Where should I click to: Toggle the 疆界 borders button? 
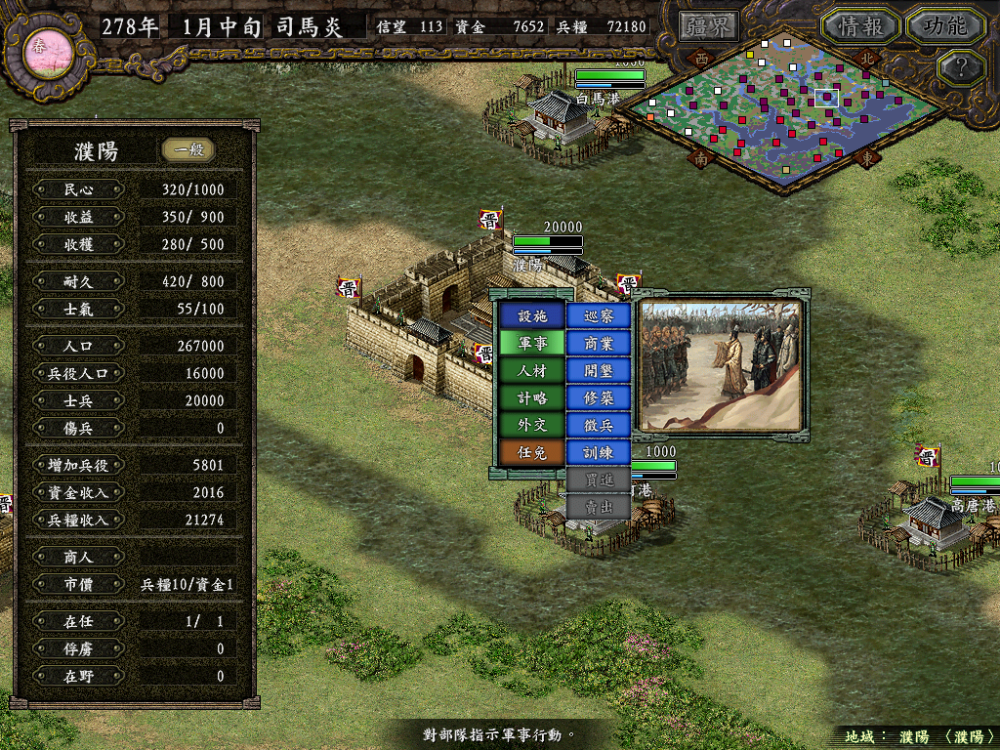click(x=708, y=26)
